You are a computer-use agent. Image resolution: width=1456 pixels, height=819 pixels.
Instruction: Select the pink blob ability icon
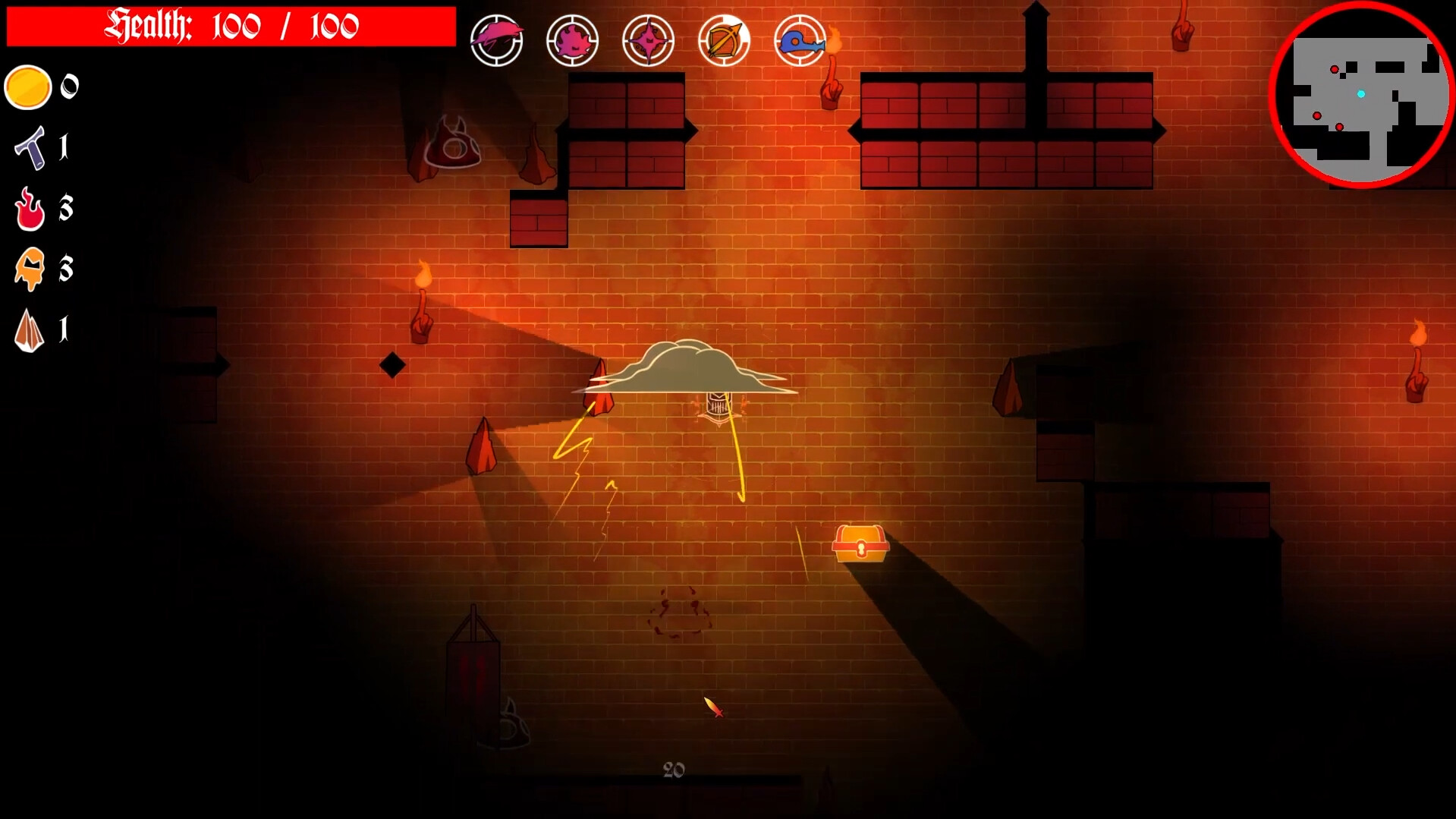pyautogui.click(x=573, y=39)
